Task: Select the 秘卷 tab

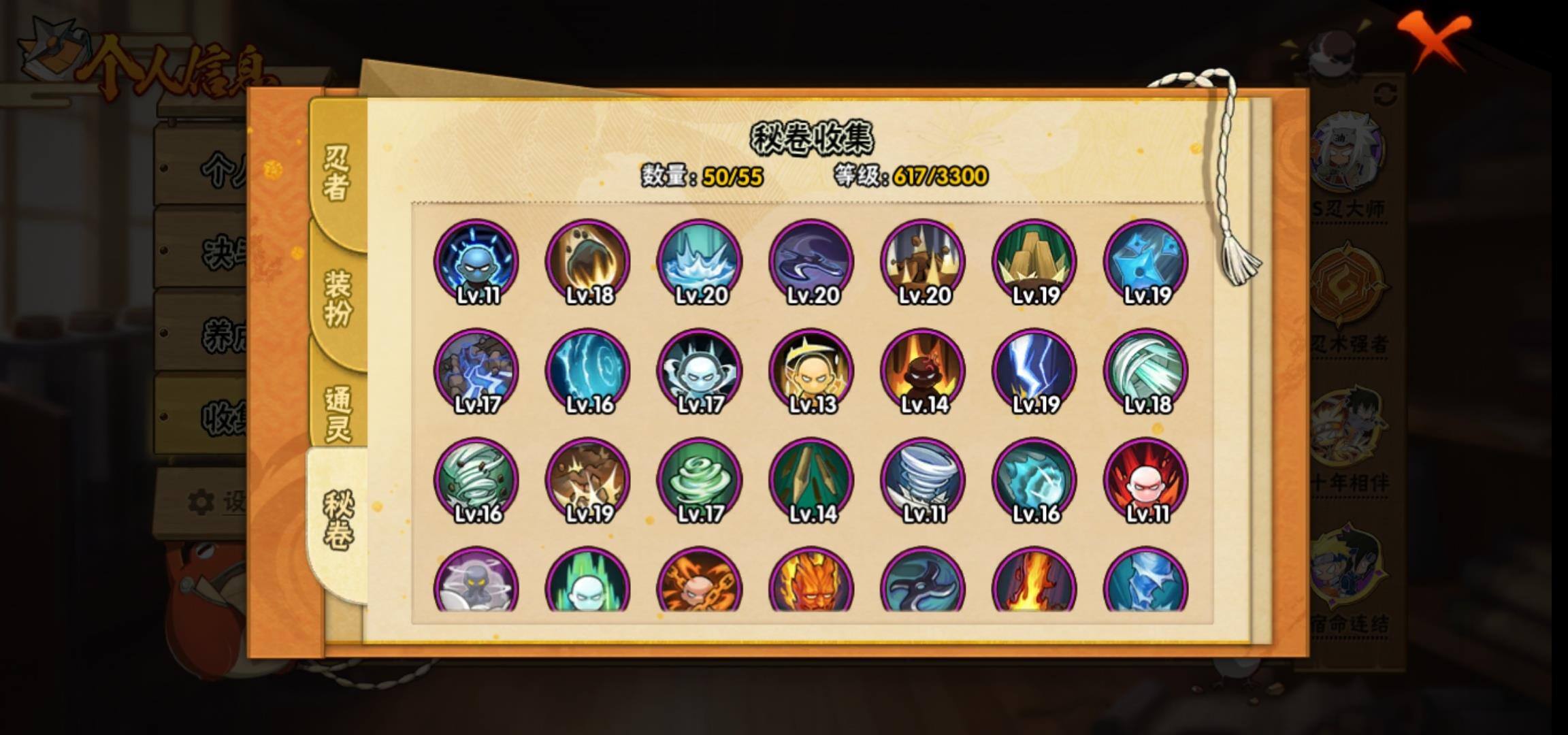Action: 338,520
